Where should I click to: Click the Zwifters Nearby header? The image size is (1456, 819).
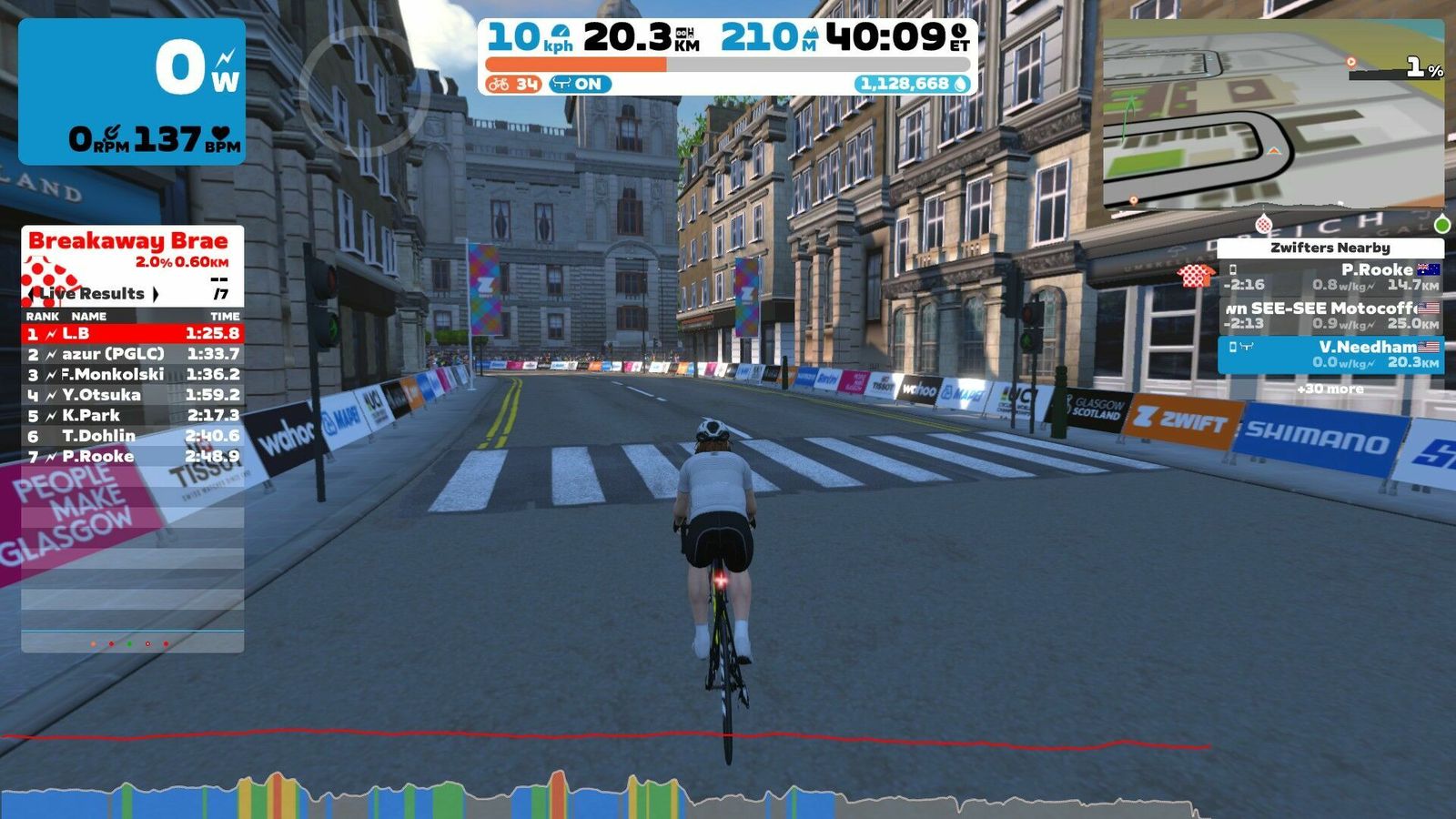[1330, 248]
